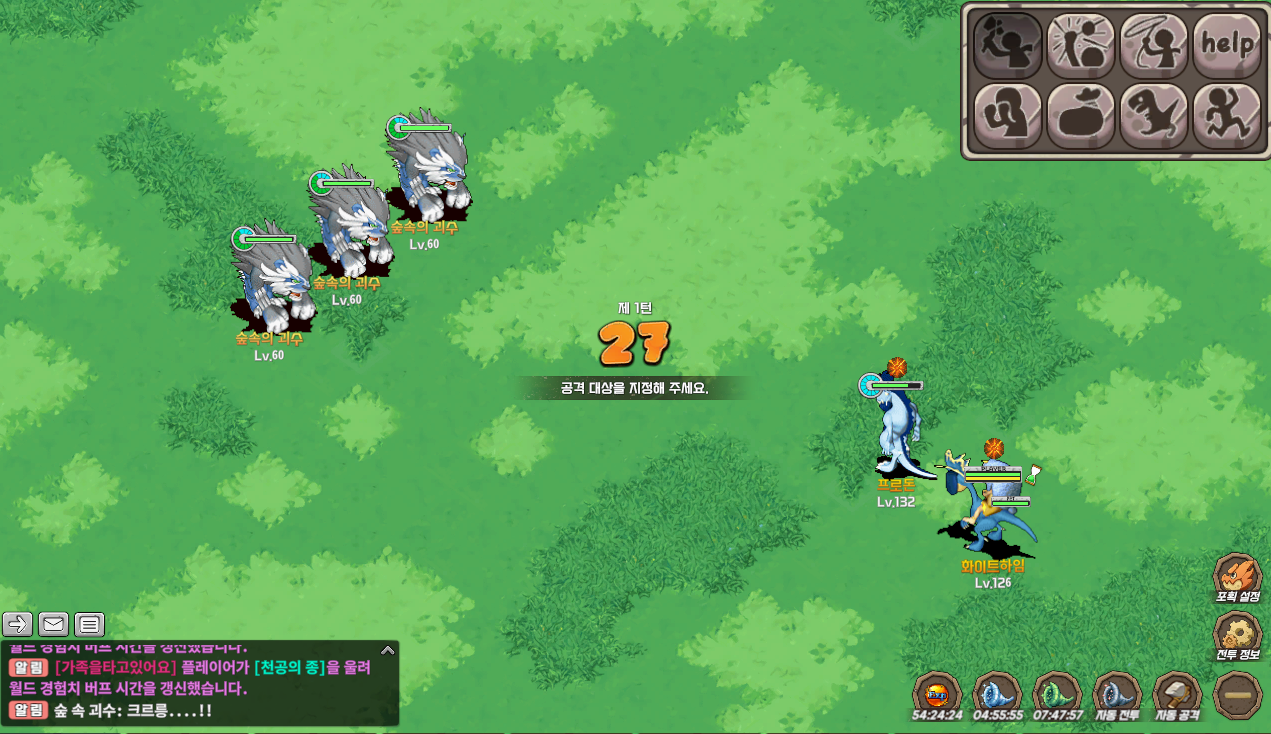The width and height of the screenshot is (1271, 734).
Task: Click the green horn buff icon
Action: tap(1056, 692)
